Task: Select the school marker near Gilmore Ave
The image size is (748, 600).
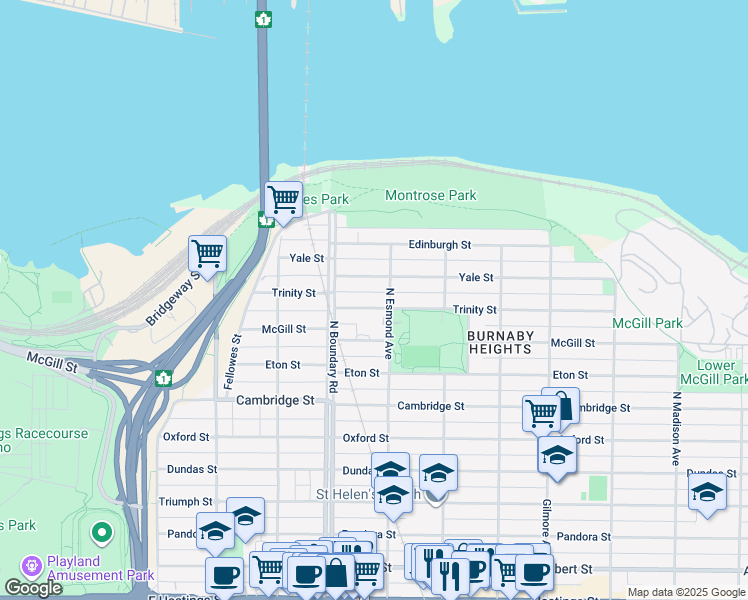Action: 557,455
